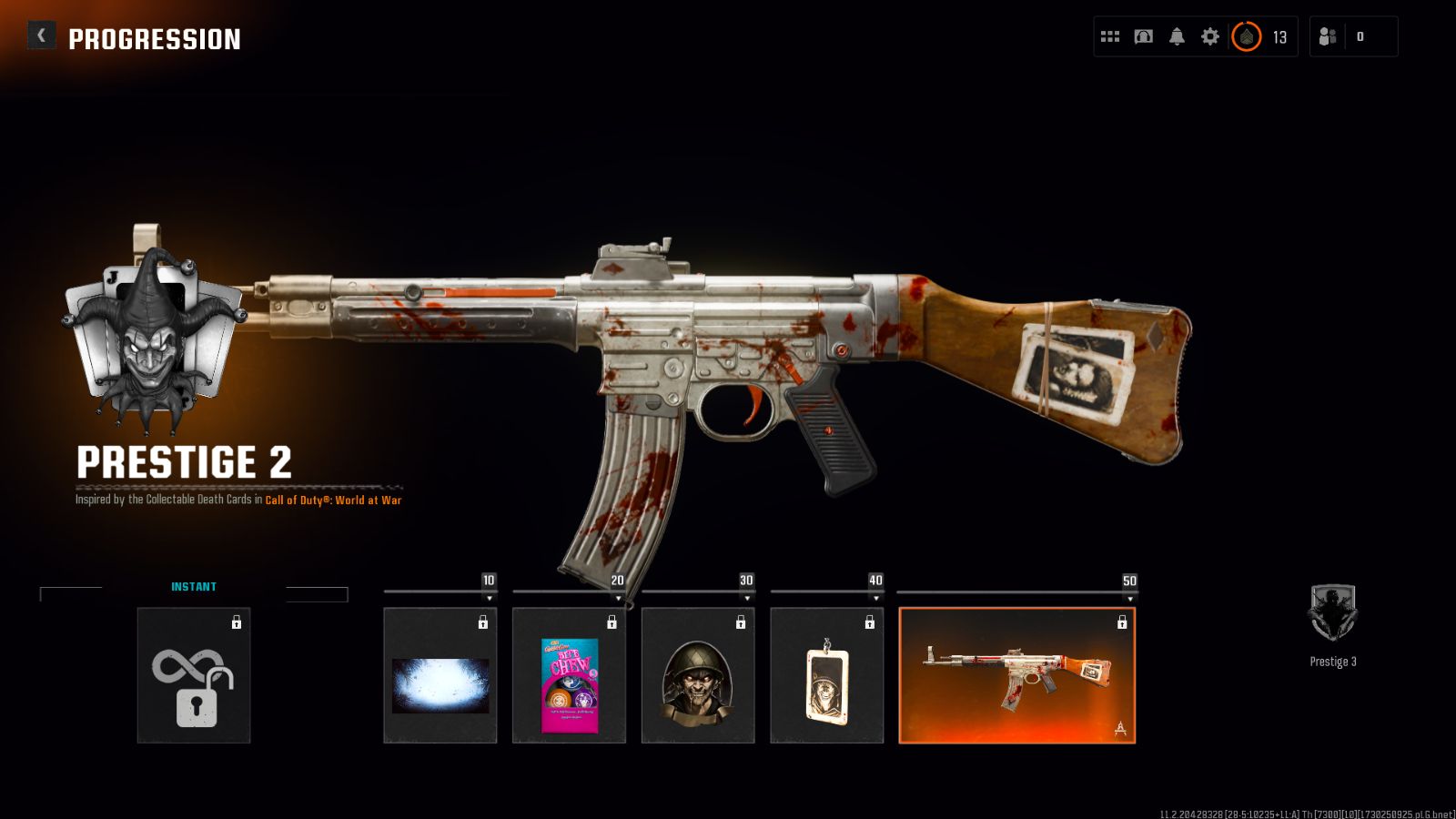Expand the level 10 reward dropdown arrow
Image resolution: width=1456 pixels, height=819 pixels.
pyautogui.click(x=490, y=598)
